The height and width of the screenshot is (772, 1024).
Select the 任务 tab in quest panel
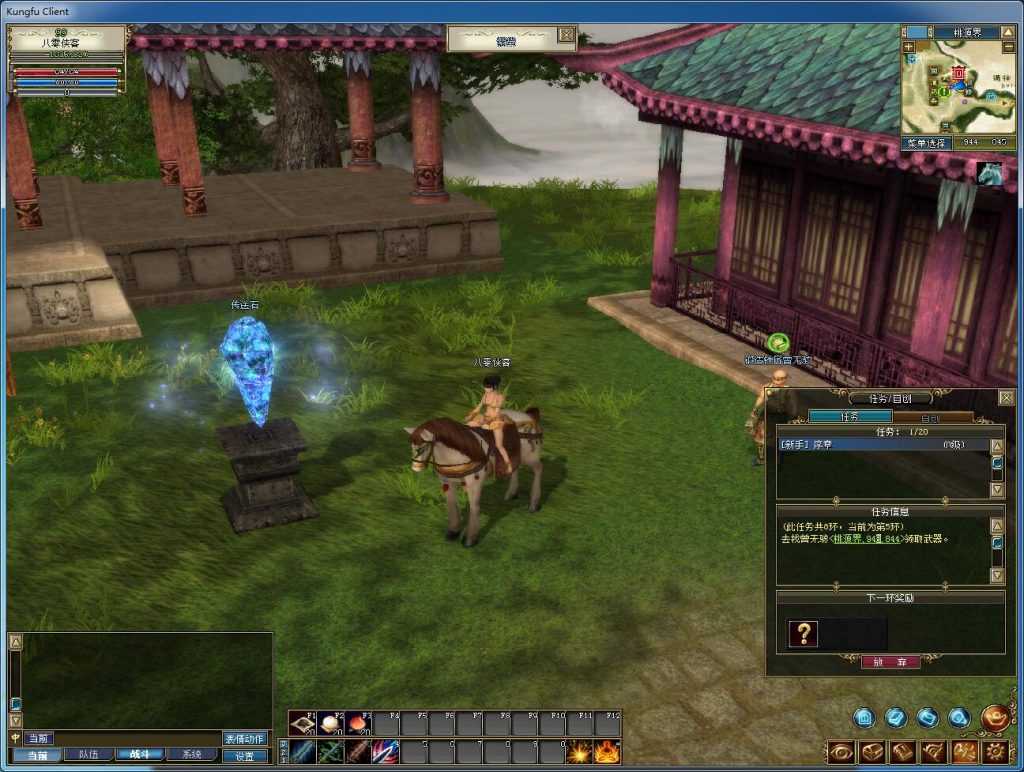[849, 417]
